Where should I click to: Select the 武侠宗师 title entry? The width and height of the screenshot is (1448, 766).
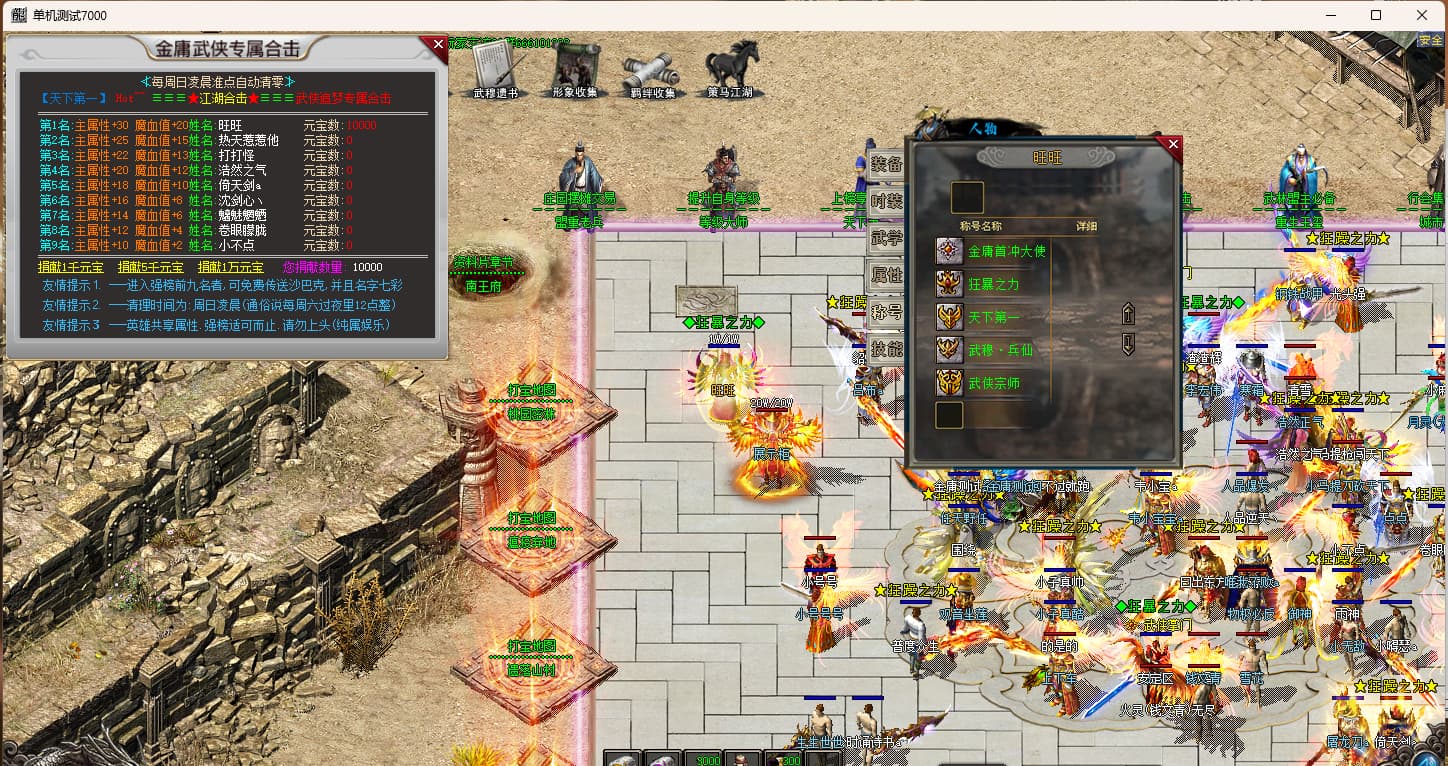(x=993, y=383)
